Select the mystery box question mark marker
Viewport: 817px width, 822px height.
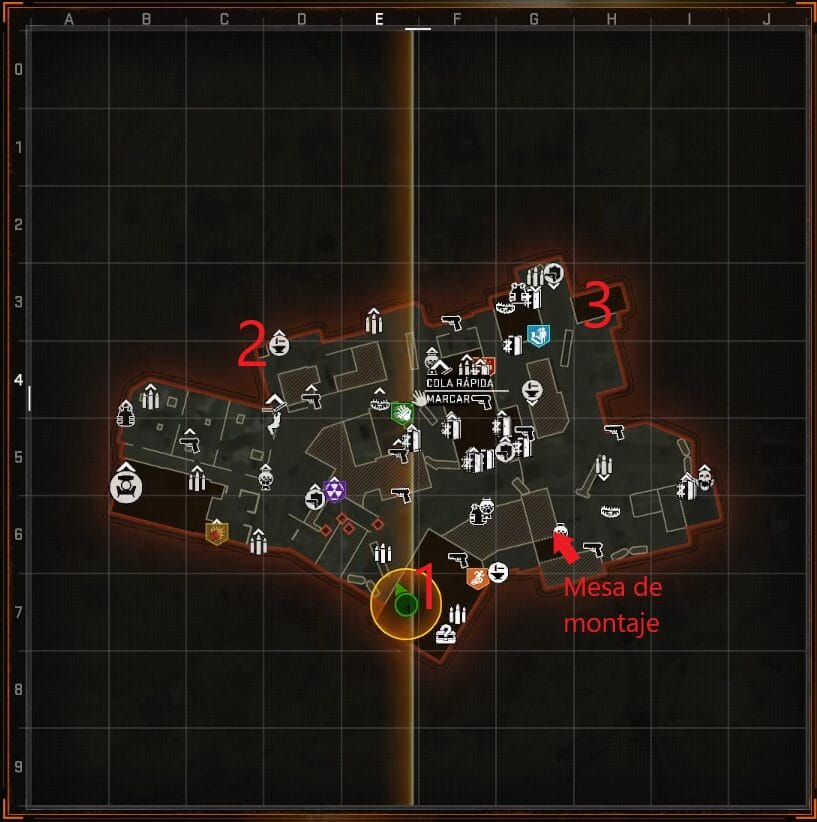pyautogui.click(x=445, y=633)
